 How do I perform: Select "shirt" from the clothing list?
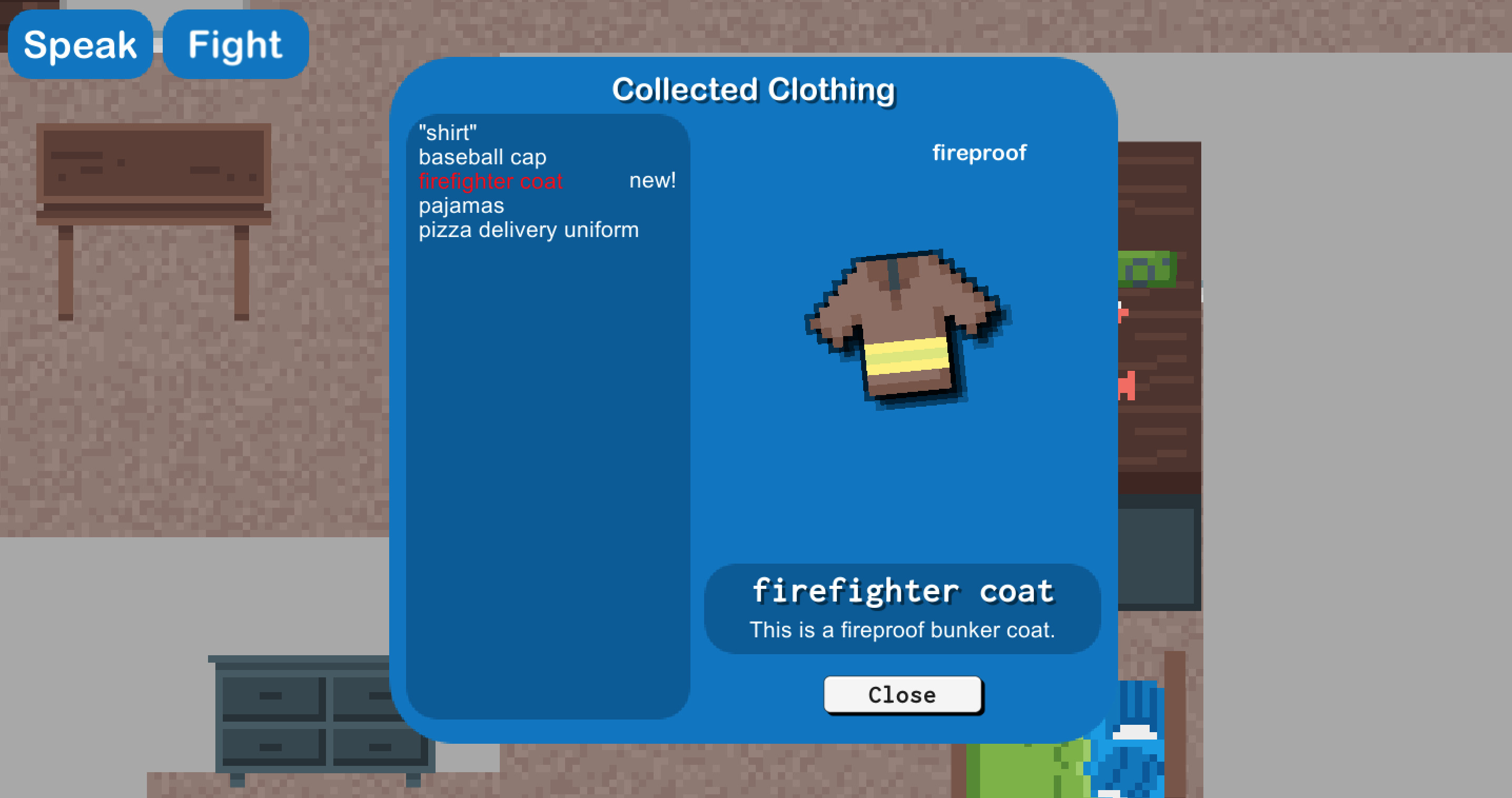447,133
